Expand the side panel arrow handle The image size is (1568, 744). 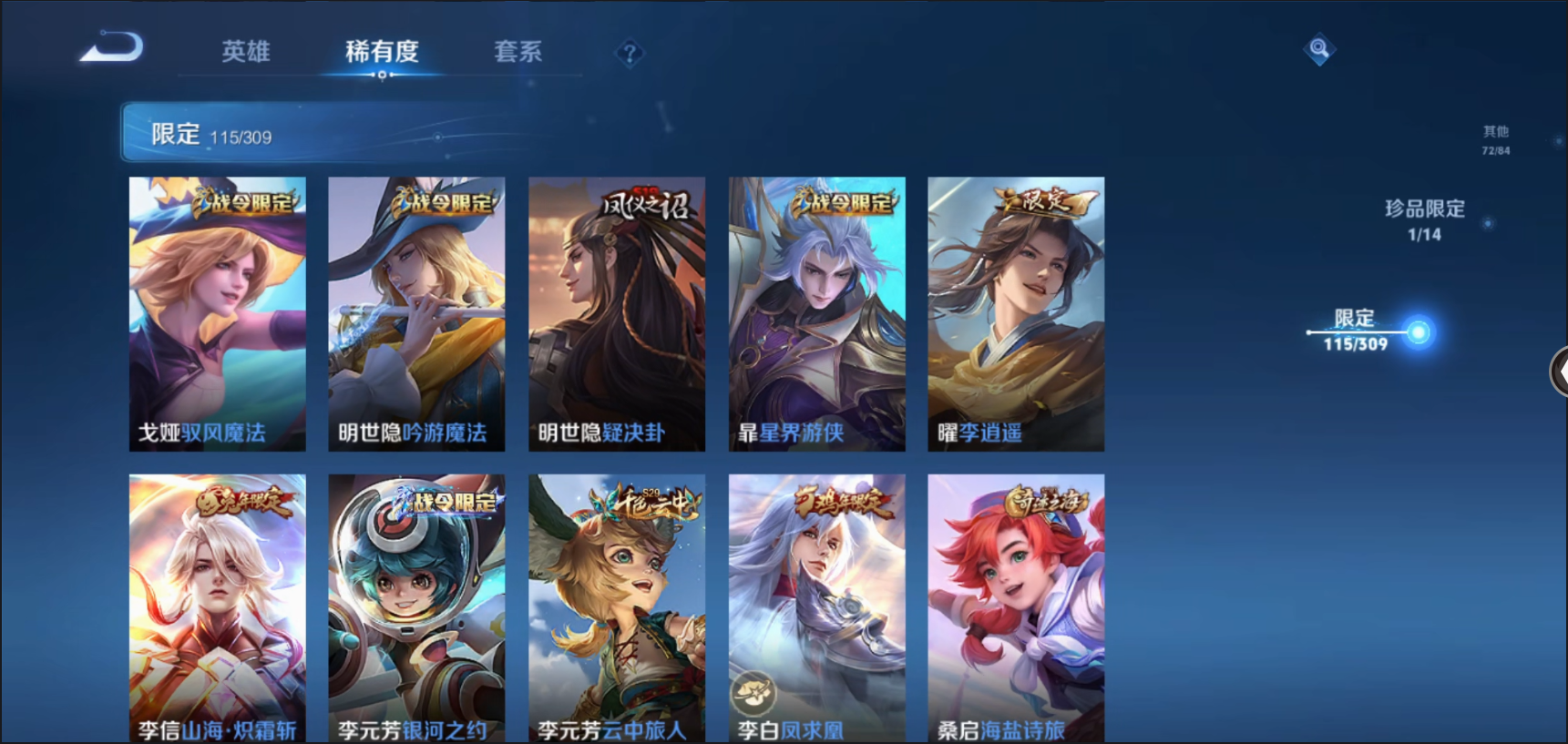1559,372
